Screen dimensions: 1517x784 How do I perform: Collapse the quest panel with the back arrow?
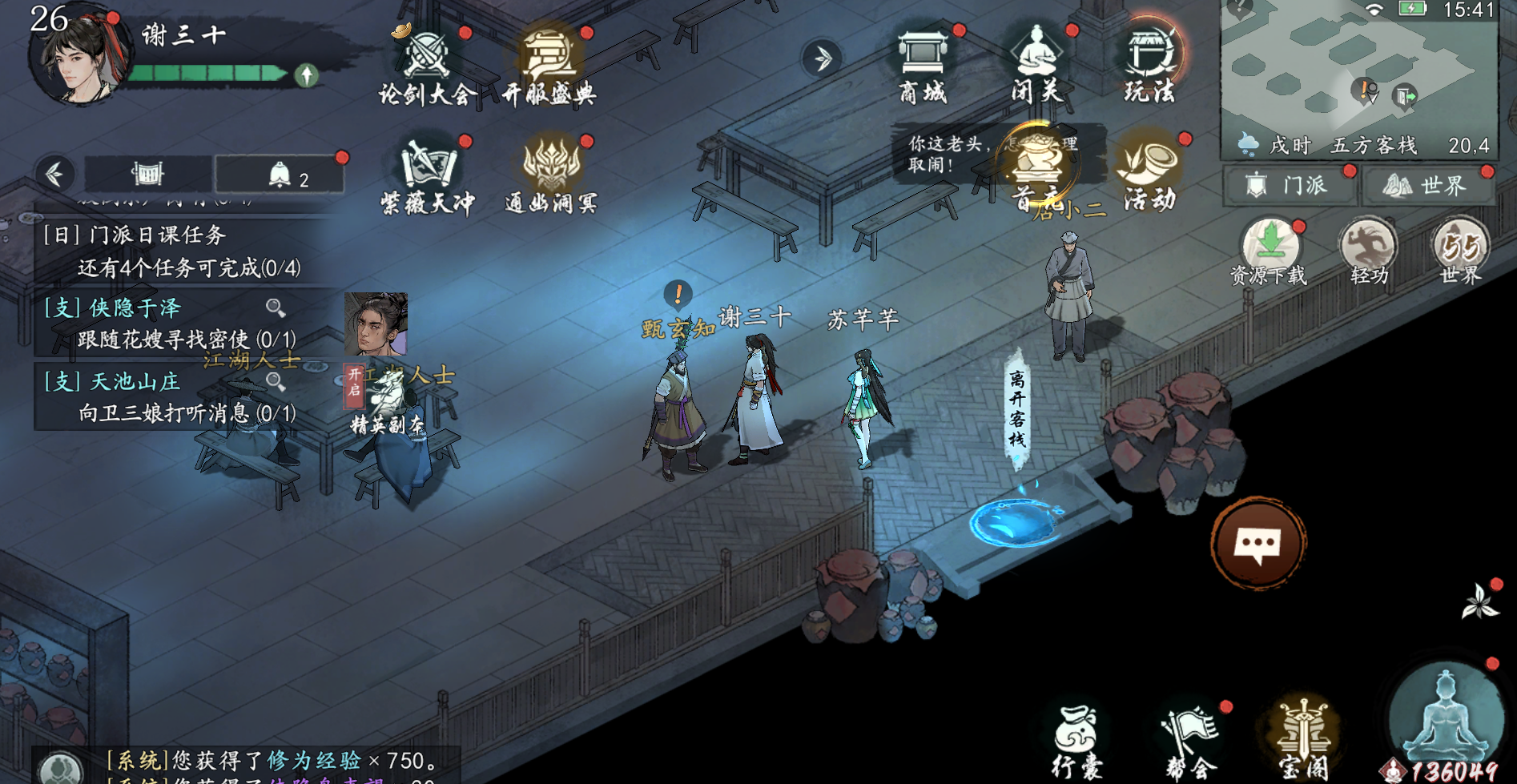55,174
